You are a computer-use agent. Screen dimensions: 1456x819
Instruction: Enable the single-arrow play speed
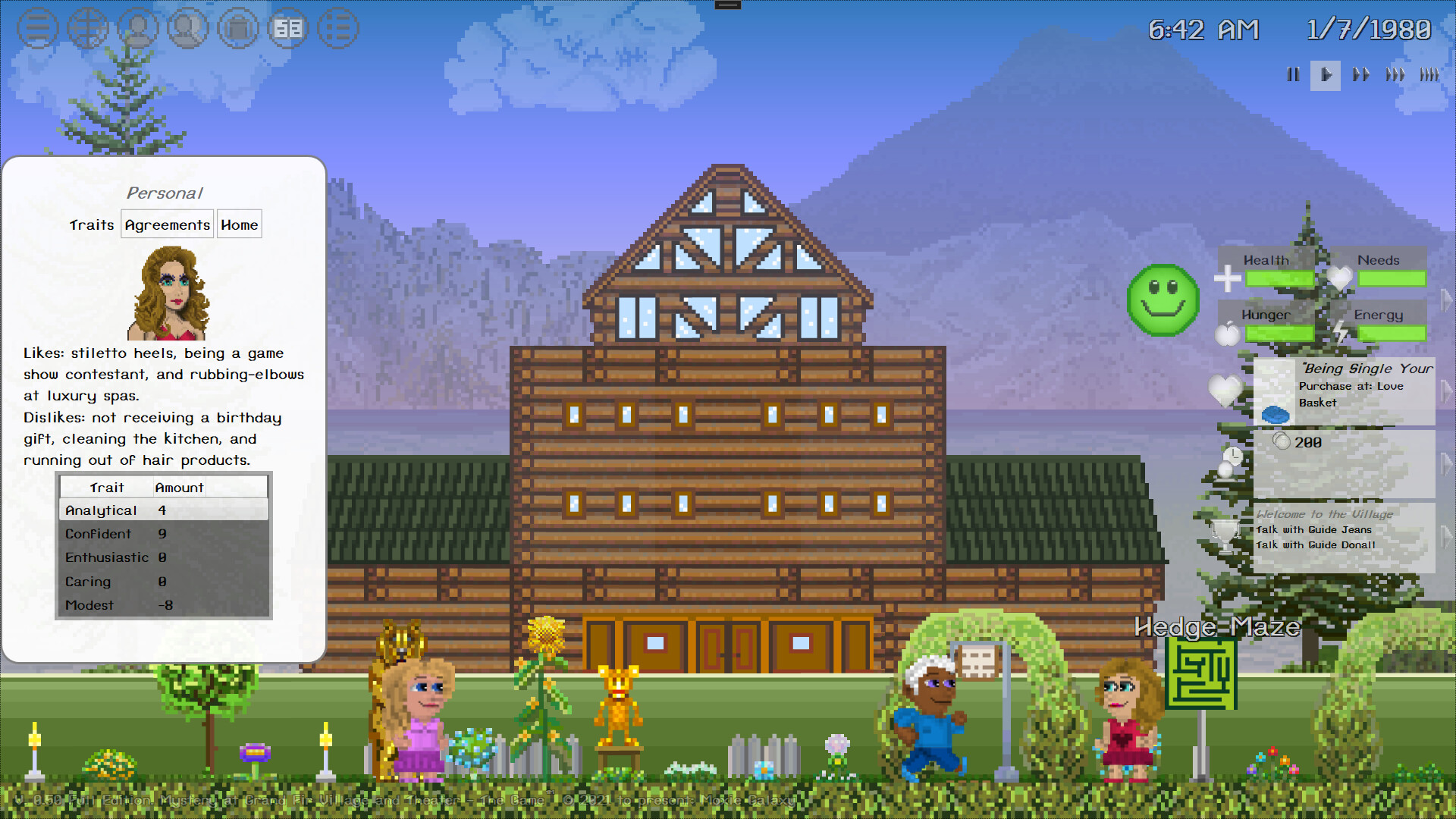coord(1326,75)
